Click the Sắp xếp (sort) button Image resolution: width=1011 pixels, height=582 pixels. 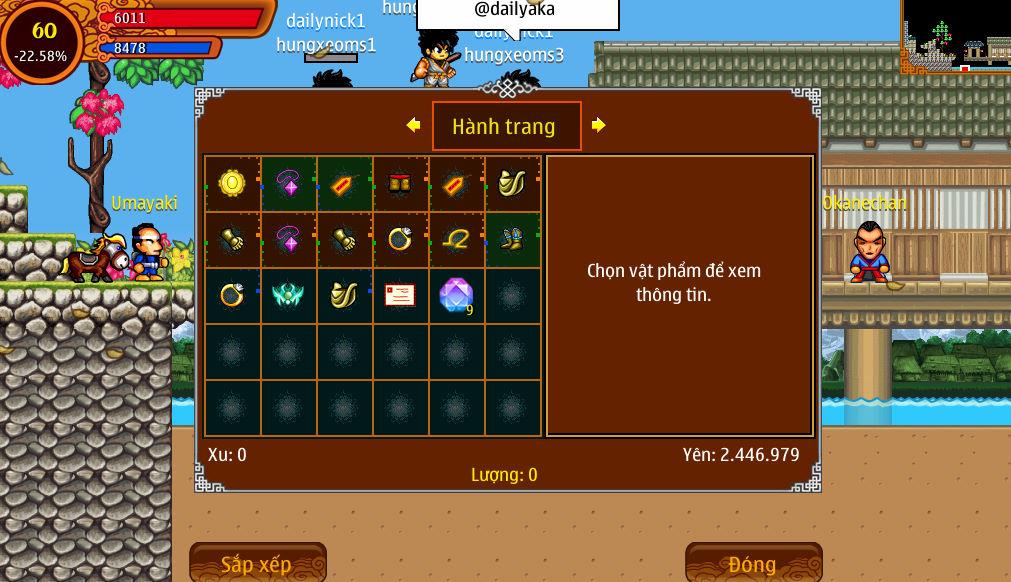pos(257,563)
